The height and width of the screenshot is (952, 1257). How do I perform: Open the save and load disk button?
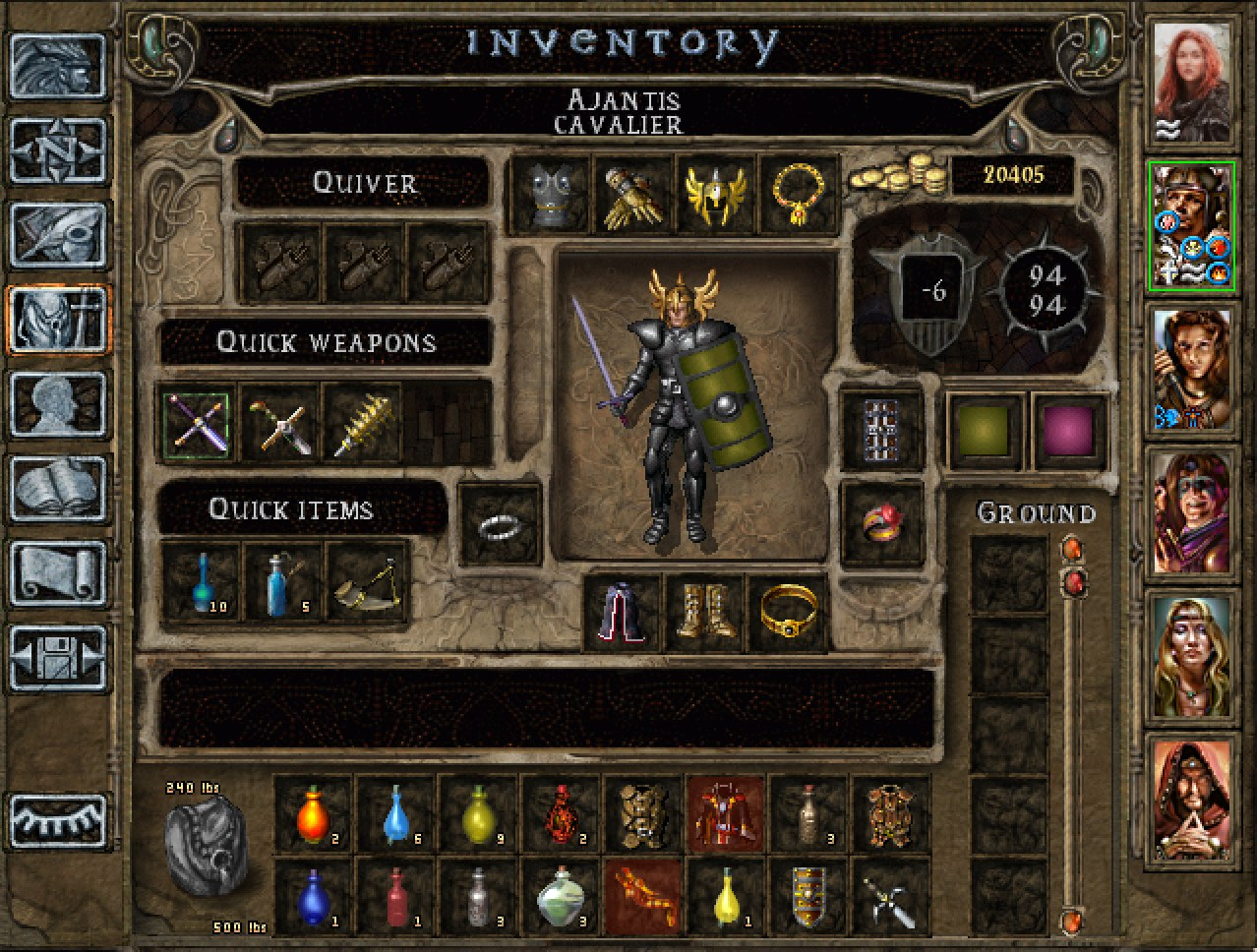coord(58,658)
